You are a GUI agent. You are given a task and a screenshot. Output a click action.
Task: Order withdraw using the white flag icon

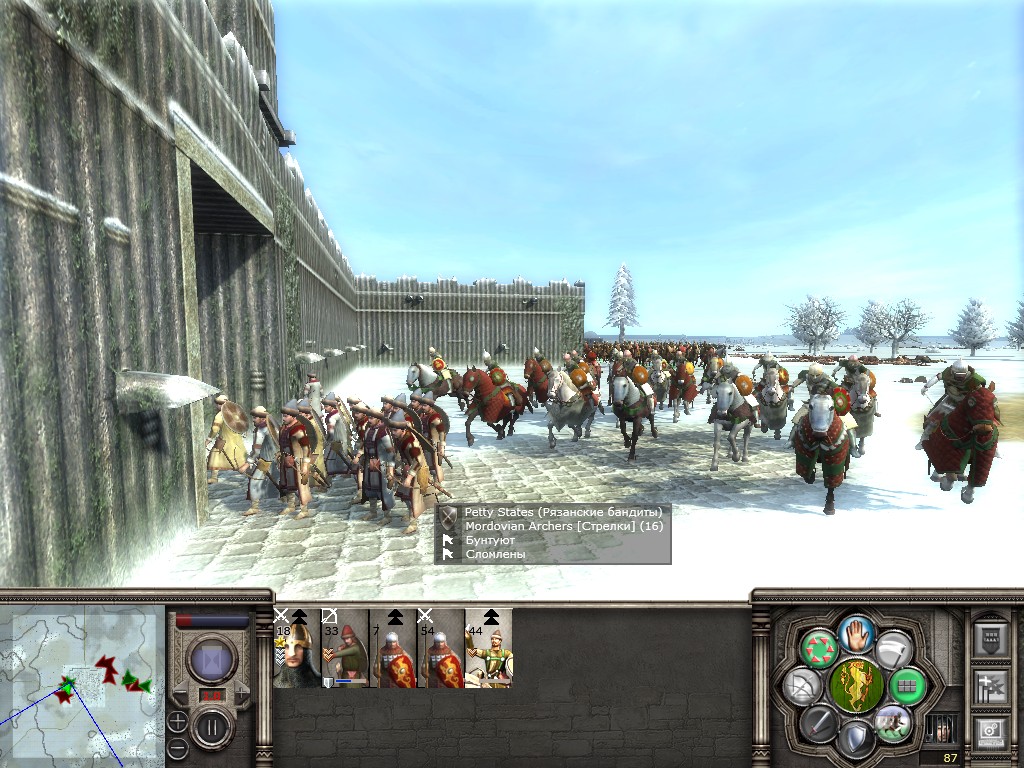(x=894, y=648)
